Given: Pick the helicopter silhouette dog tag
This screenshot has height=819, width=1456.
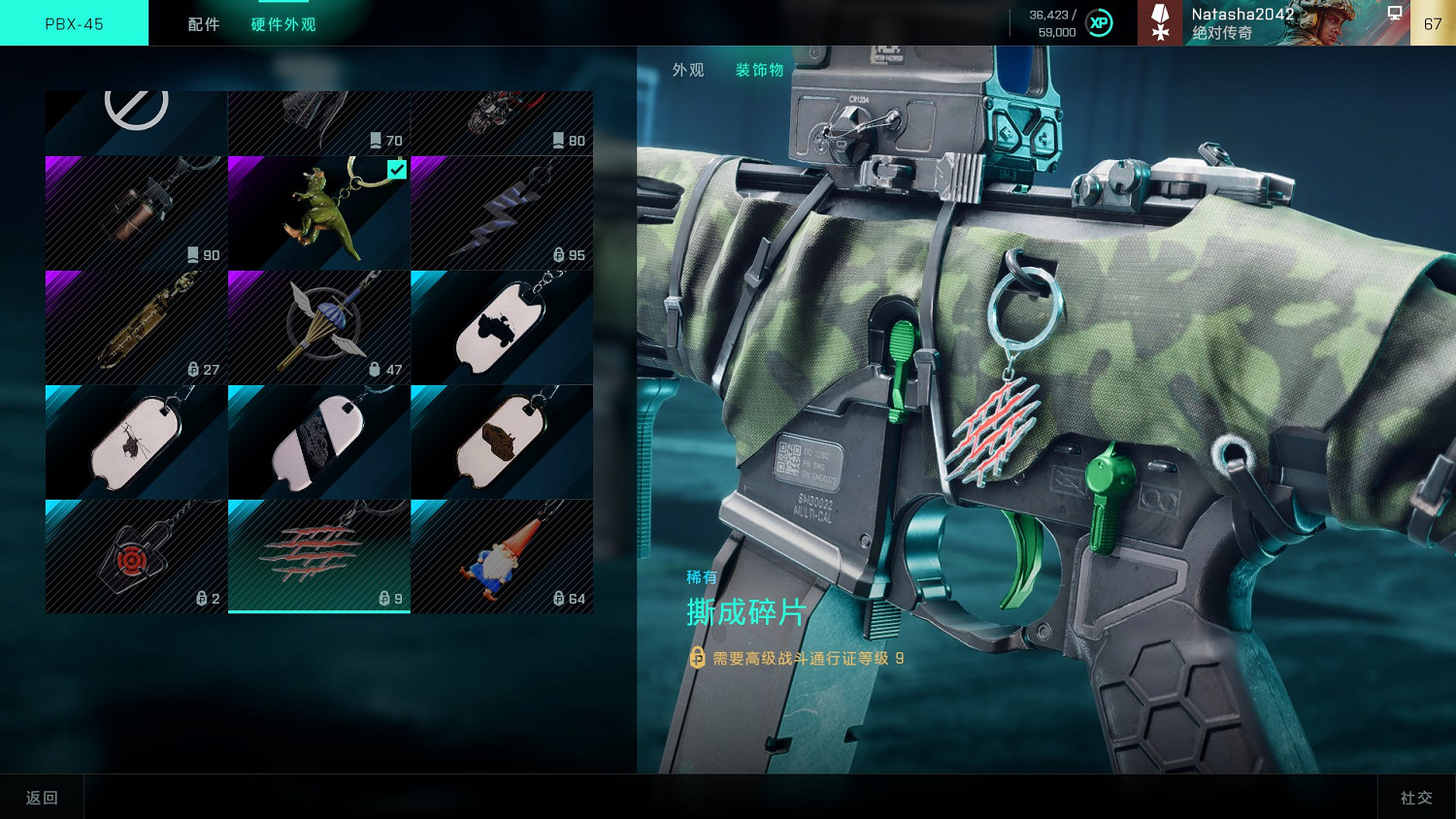Looking at the screenshot, I should [x=136, y=442].
